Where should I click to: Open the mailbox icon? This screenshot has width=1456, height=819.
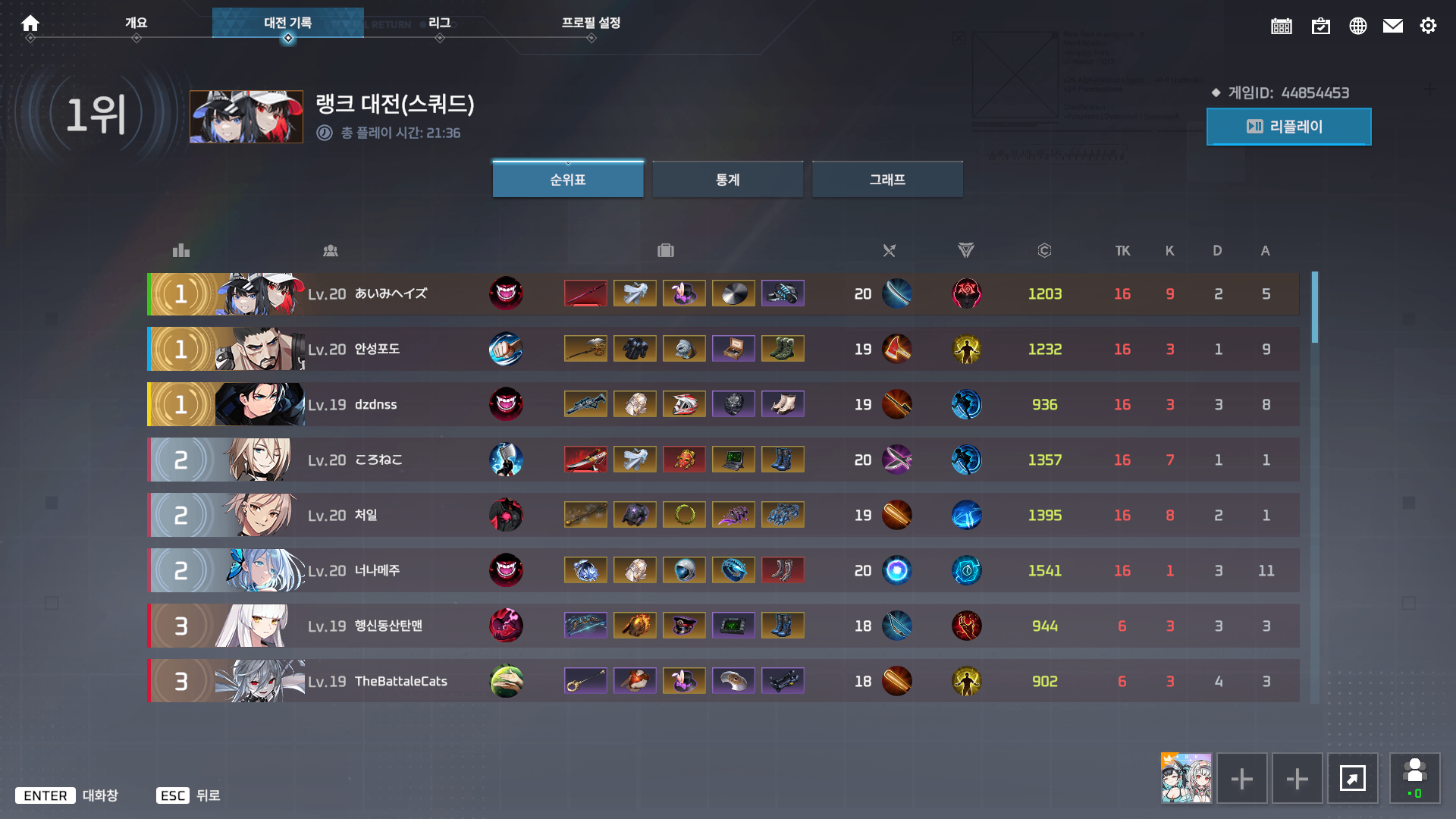pos(1393,25)
